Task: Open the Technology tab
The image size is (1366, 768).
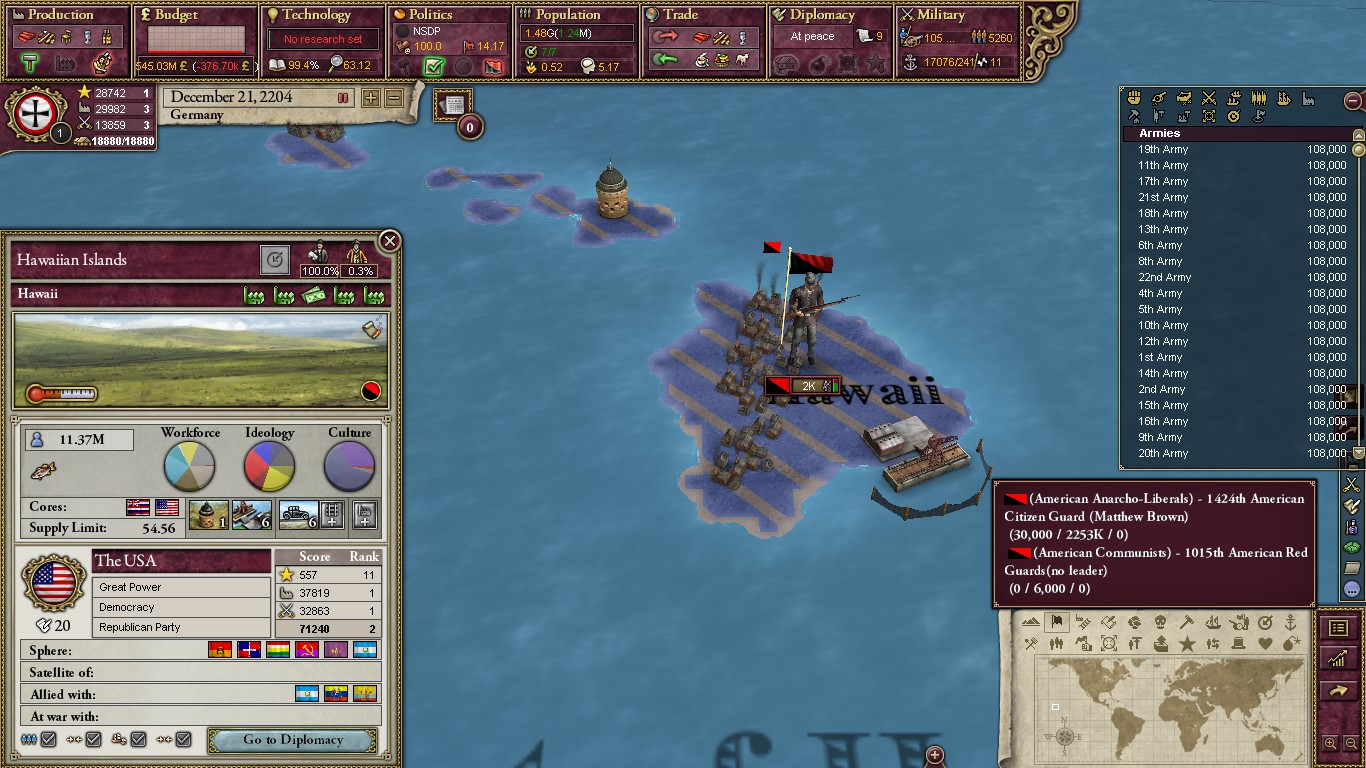Action: pyautogui.click(x=318, y=15)
